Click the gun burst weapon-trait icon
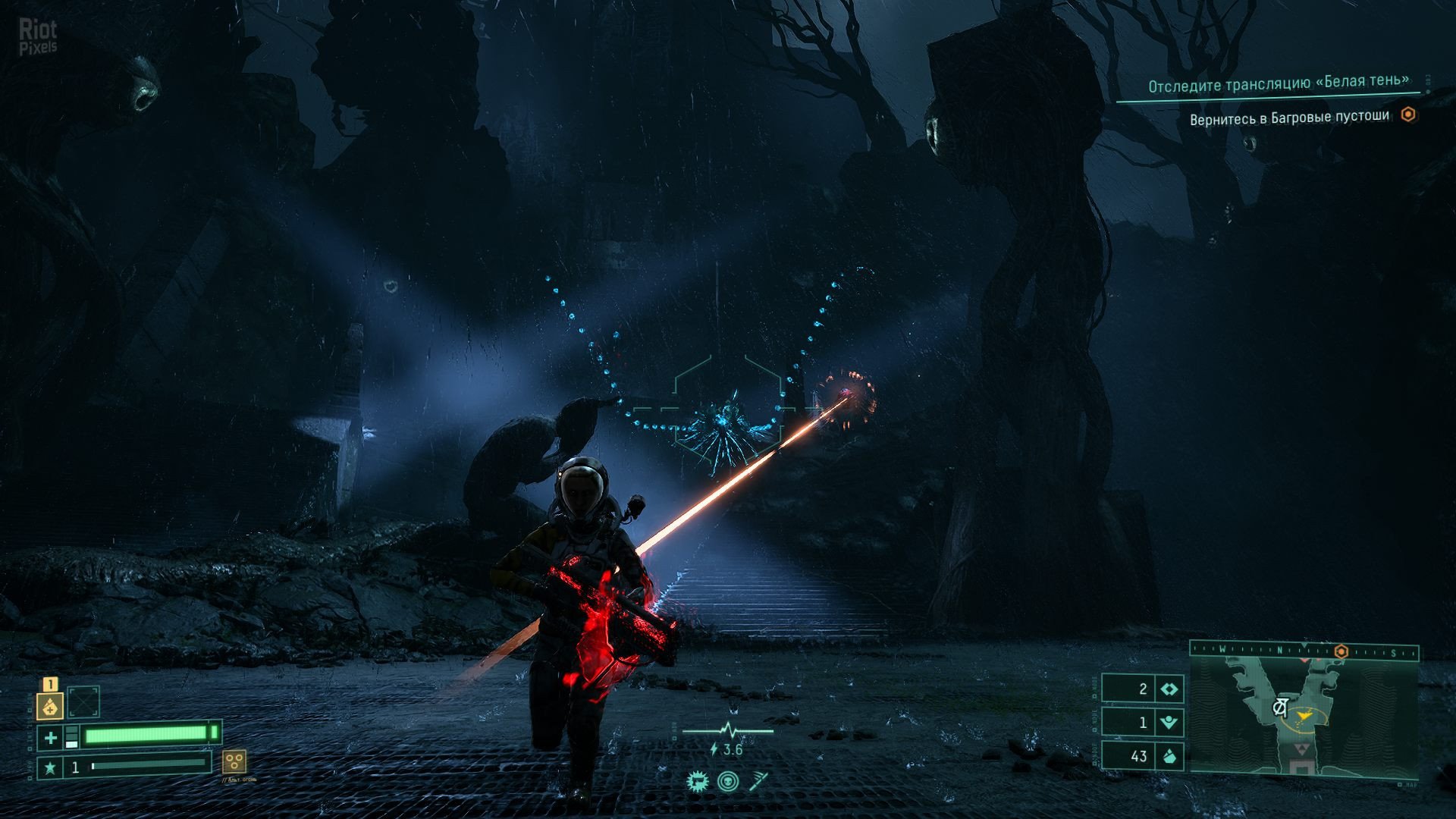This screenshot has height=819, width=1456. [696, 780]
